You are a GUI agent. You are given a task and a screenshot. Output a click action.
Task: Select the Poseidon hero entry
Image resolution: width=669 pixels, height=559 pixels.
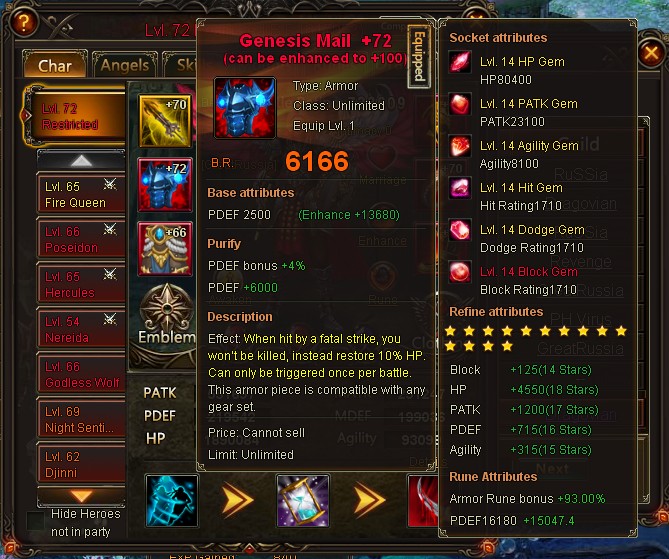click(x=80, y=239)
